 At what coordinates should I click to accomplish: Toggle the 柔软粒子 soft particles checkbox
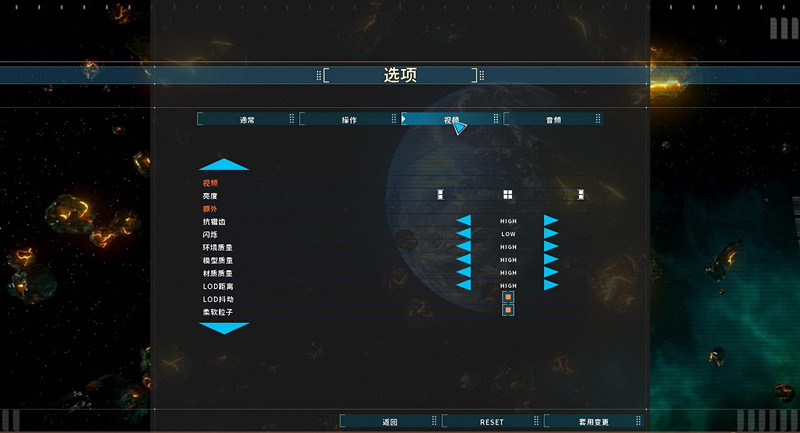click(x=508, y=311)
